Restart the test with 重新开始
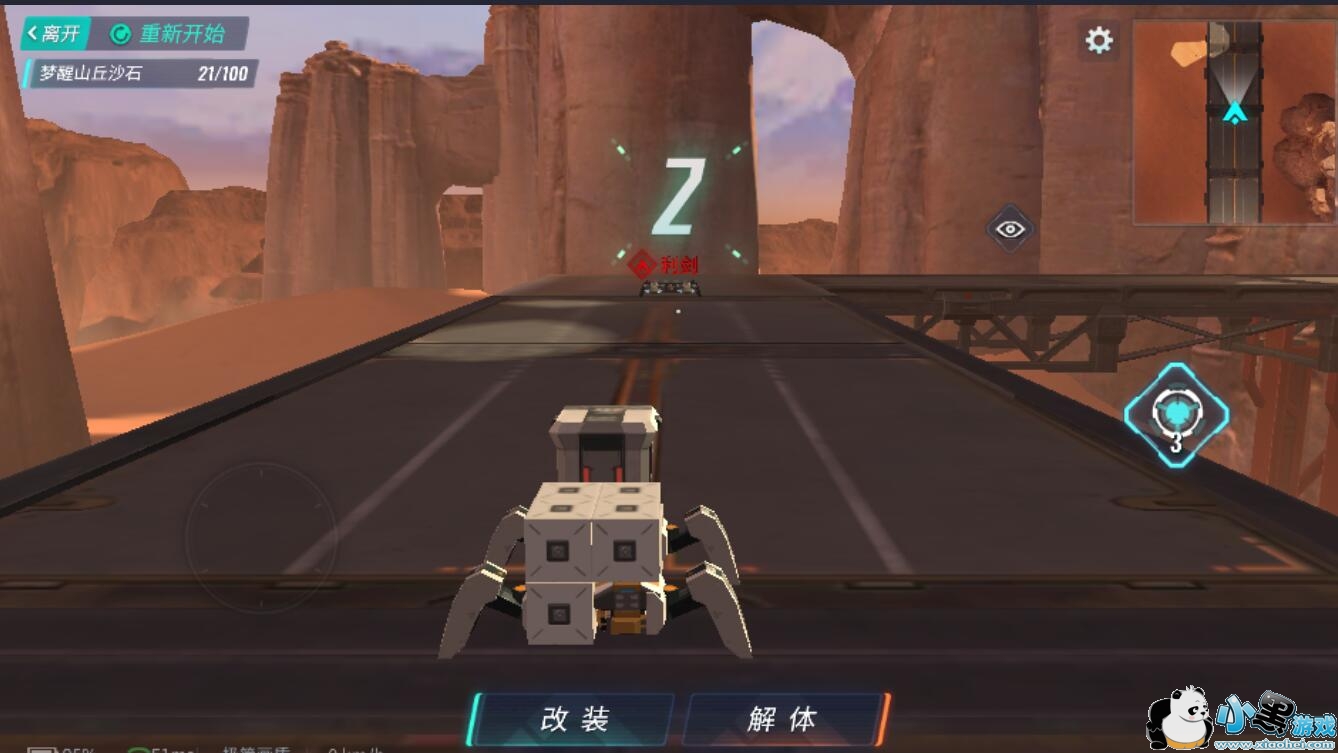The height and width of the screenshot is (753, 1338). coord(170,34)
